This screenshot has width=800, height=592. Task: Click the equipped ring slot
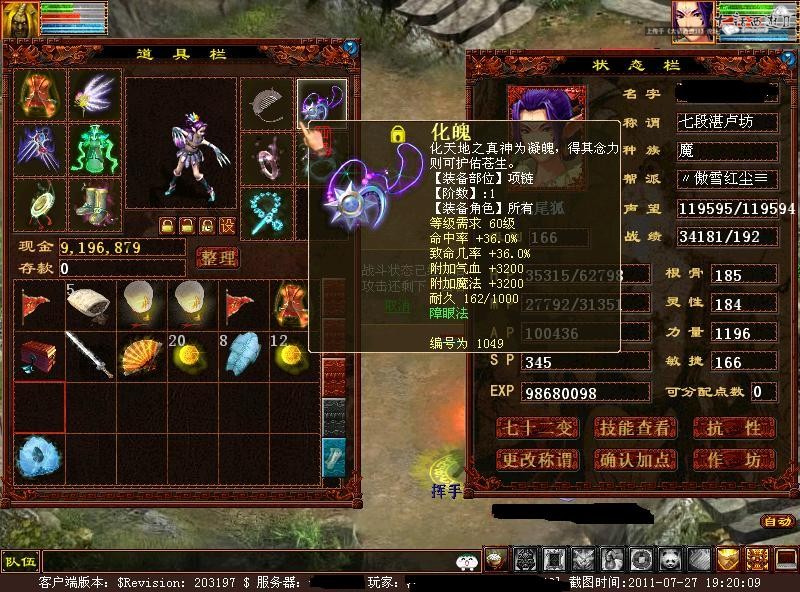click(268, 153)
